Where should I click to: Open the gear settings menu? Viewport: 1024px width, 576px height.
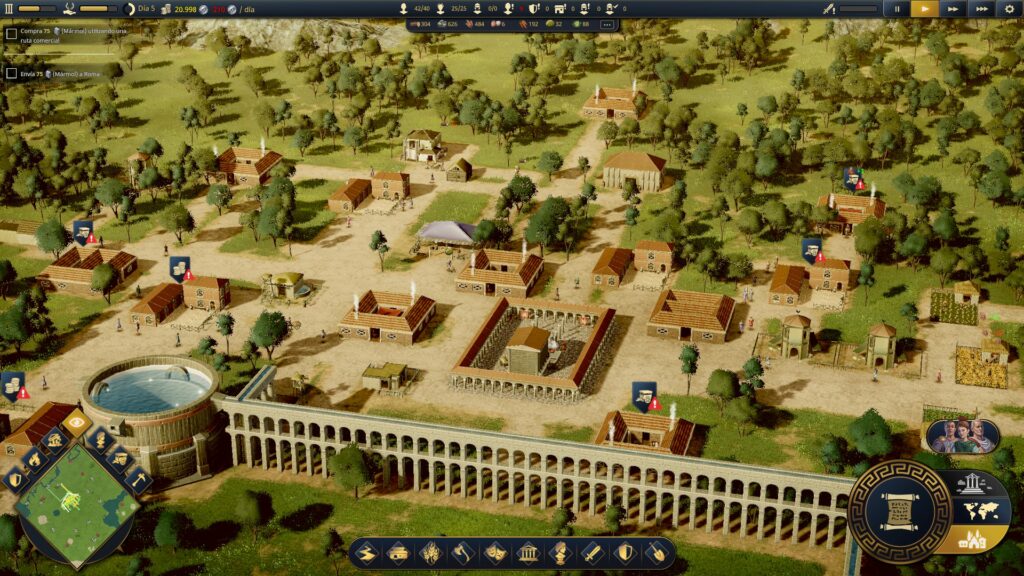point(1009,8)
